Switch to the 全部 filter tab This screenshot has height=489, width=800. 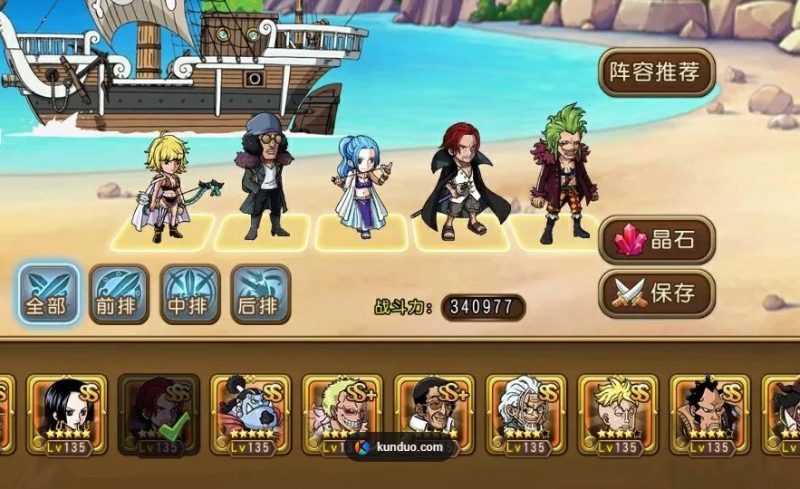48,293
